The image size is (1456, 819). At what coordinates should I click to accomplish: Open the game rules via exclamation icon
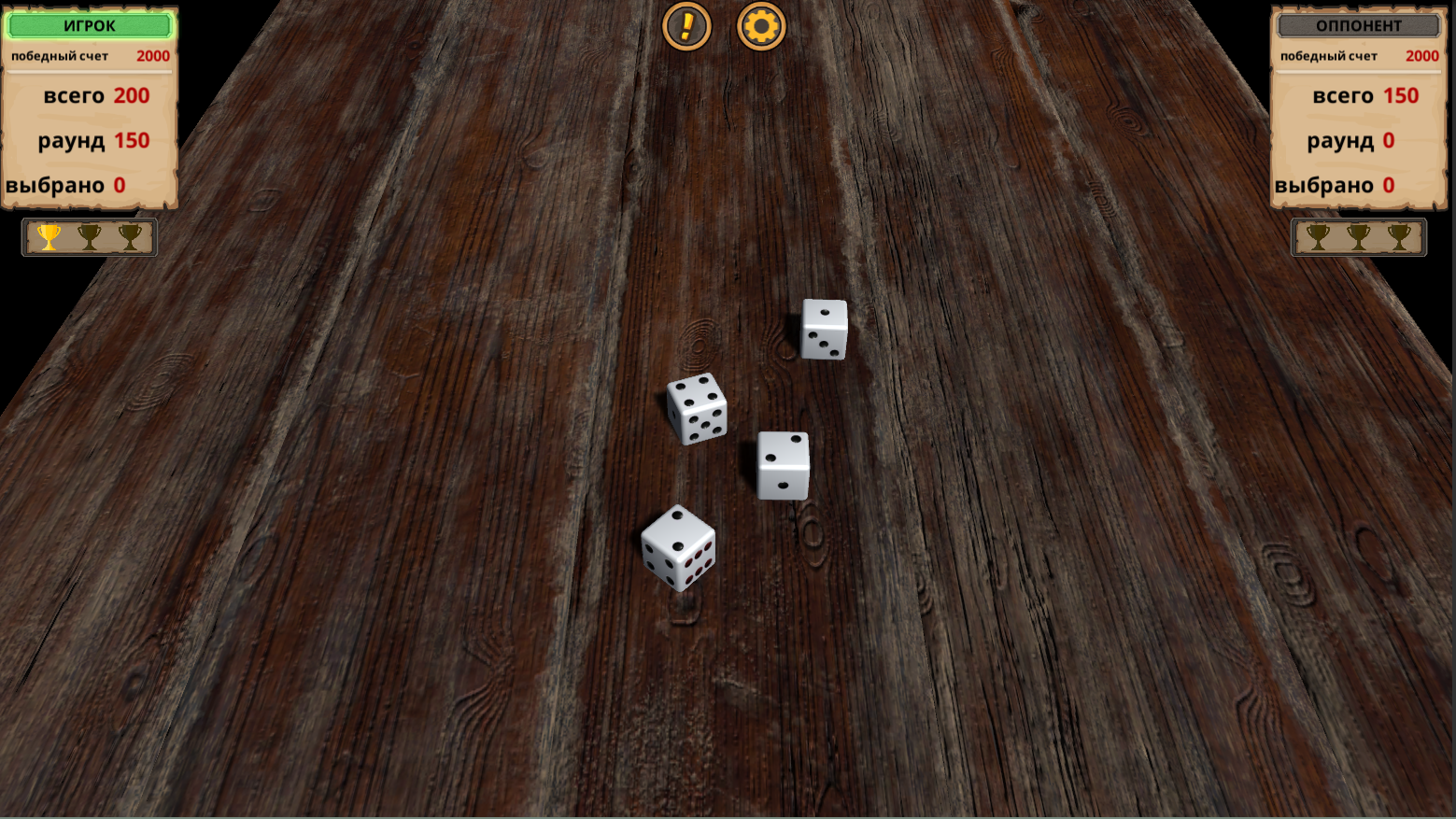pos(686,27)
